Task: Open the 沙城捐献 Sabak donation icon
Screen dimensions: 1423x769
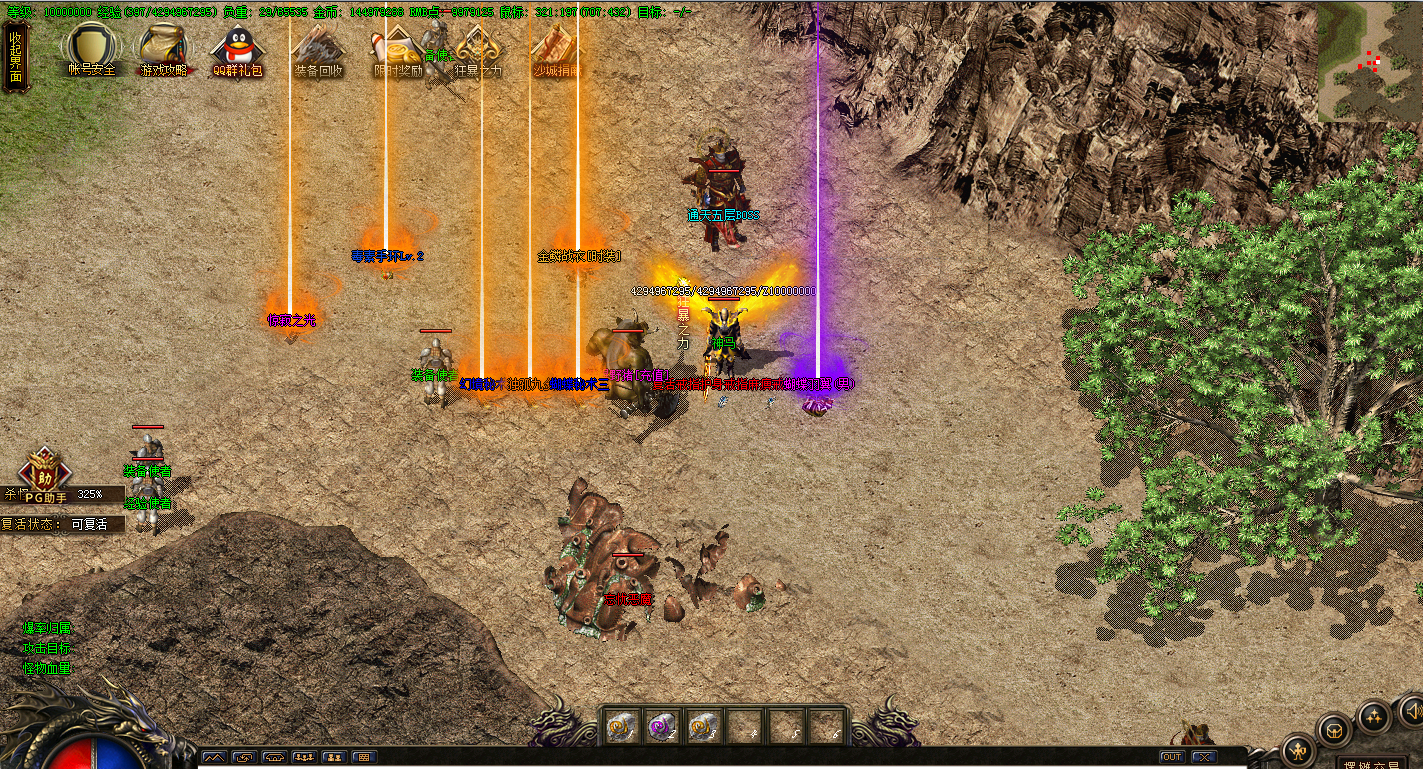Action: (556, 50)
